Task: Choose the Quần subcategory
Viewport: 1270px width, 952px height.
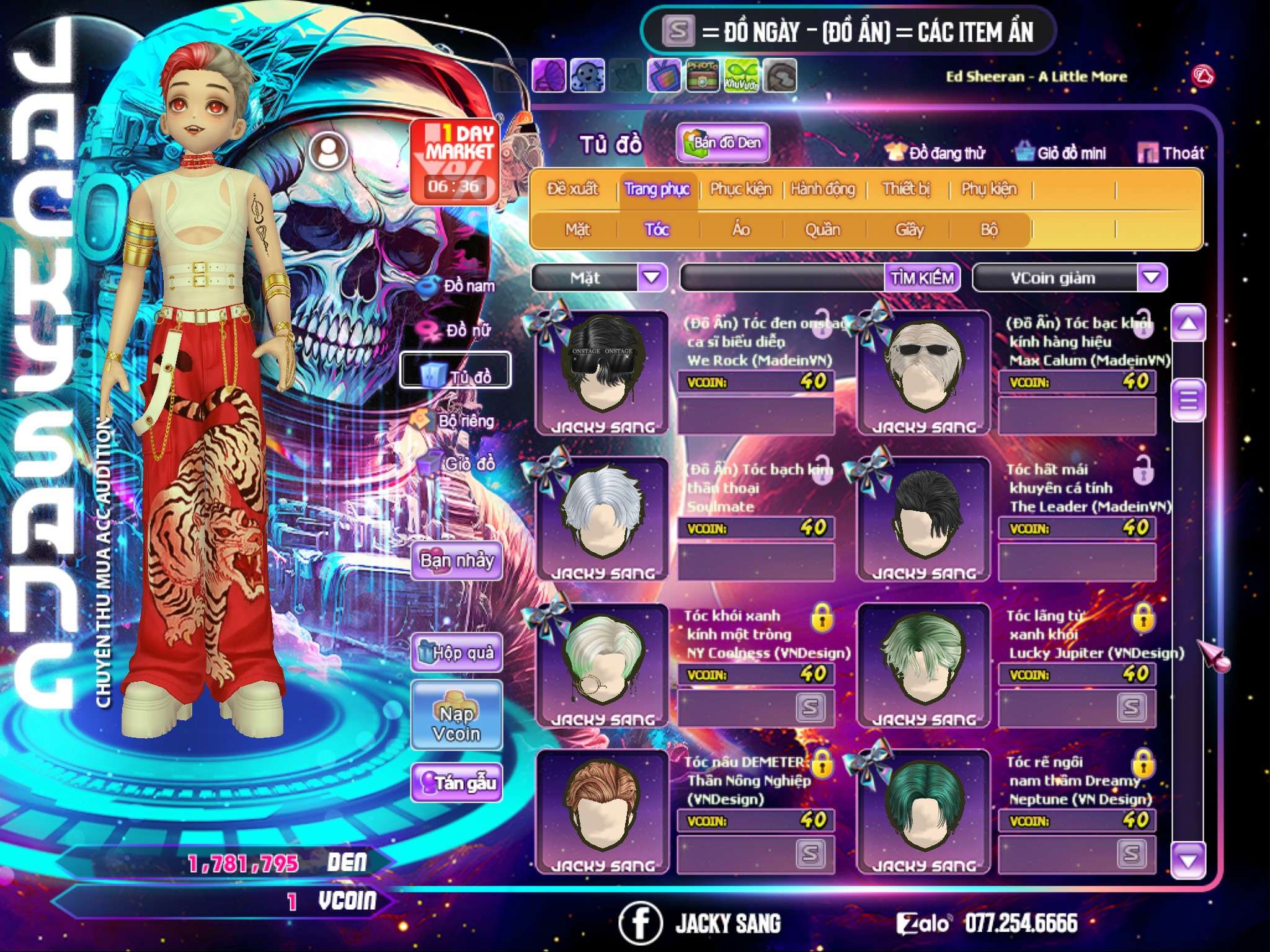Action: point(822,230)
